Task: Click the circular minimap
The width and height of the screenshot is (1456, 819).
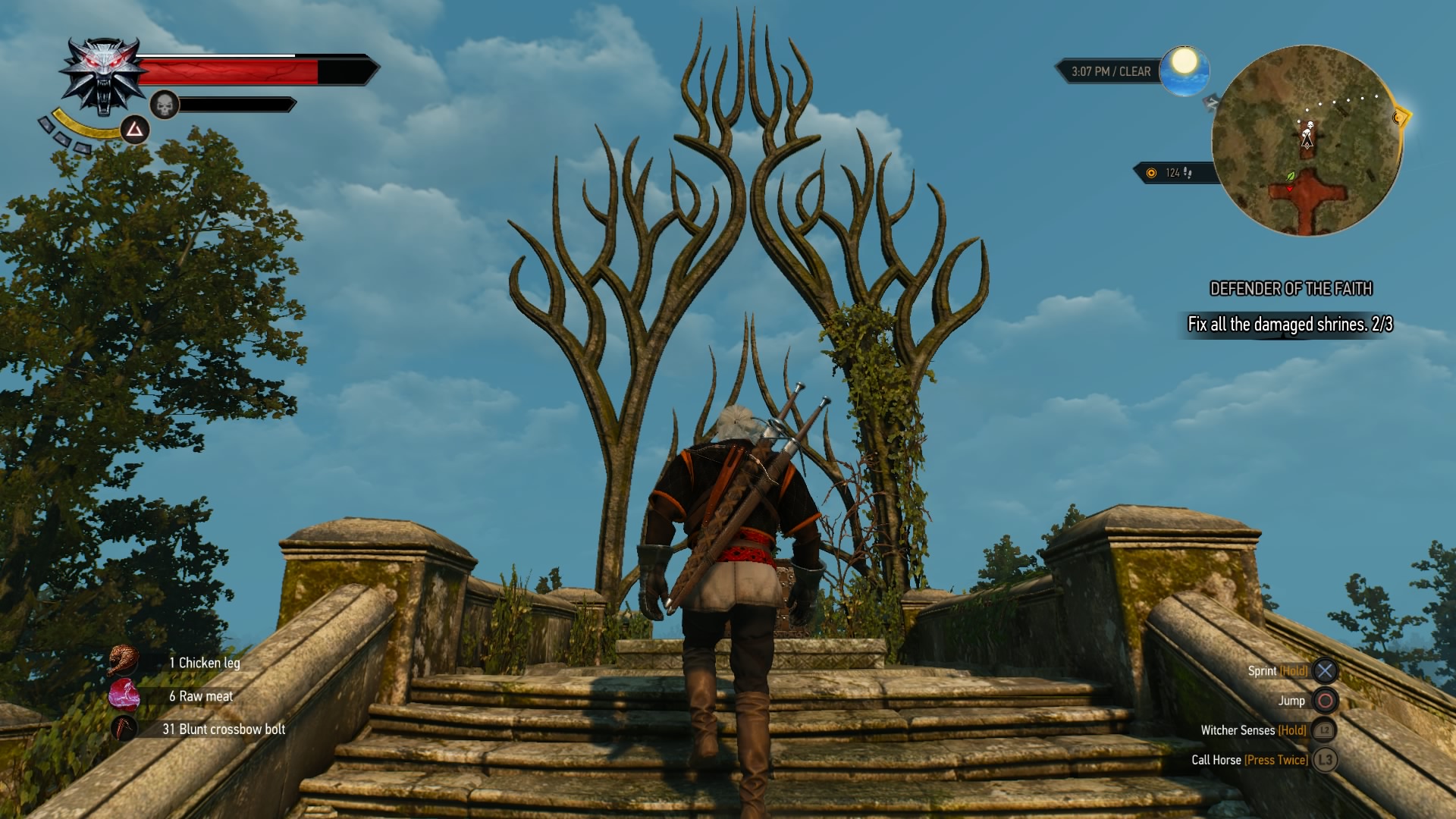Action: [1306, 141]
